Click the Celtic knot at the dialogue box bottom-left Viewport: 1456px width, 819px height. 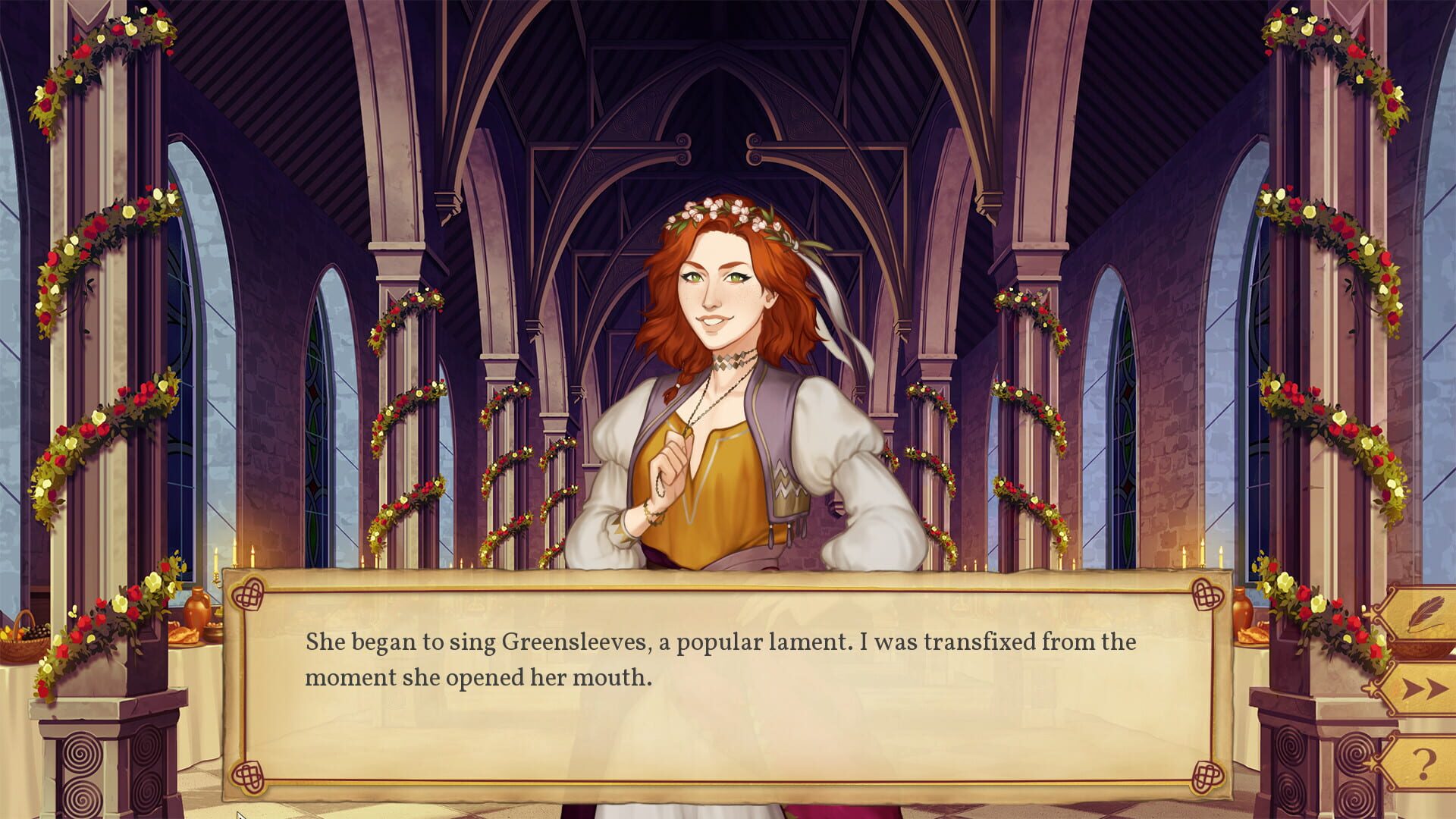click(x=248, y=776)
